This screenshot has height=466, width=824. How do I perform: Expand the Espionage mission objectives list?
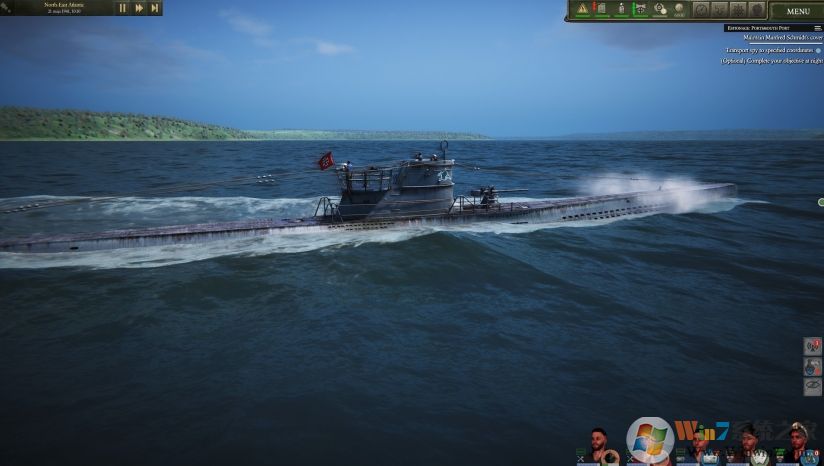[817, 28]
